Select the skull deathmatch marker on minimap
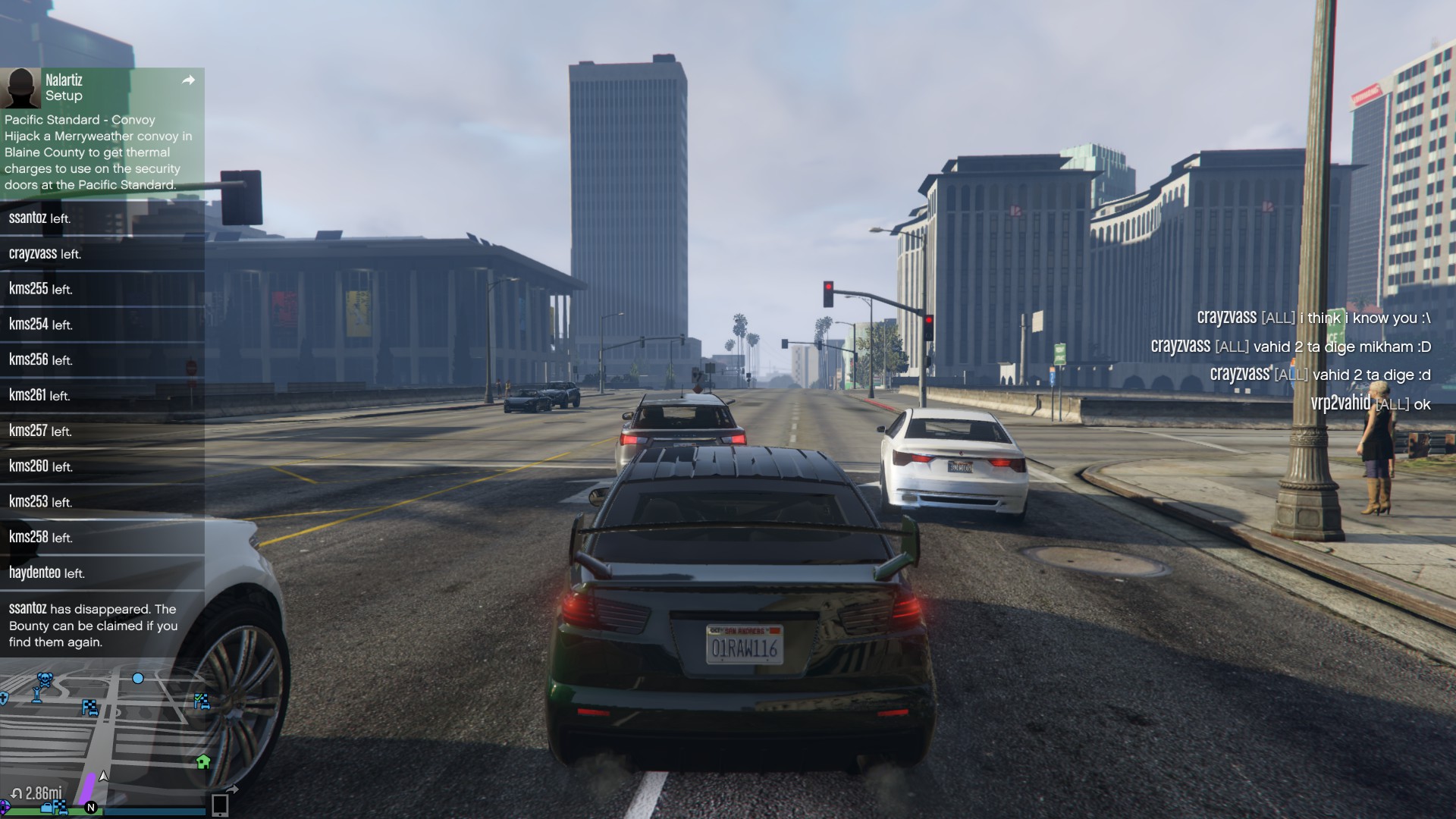 [x=45, y=678]
